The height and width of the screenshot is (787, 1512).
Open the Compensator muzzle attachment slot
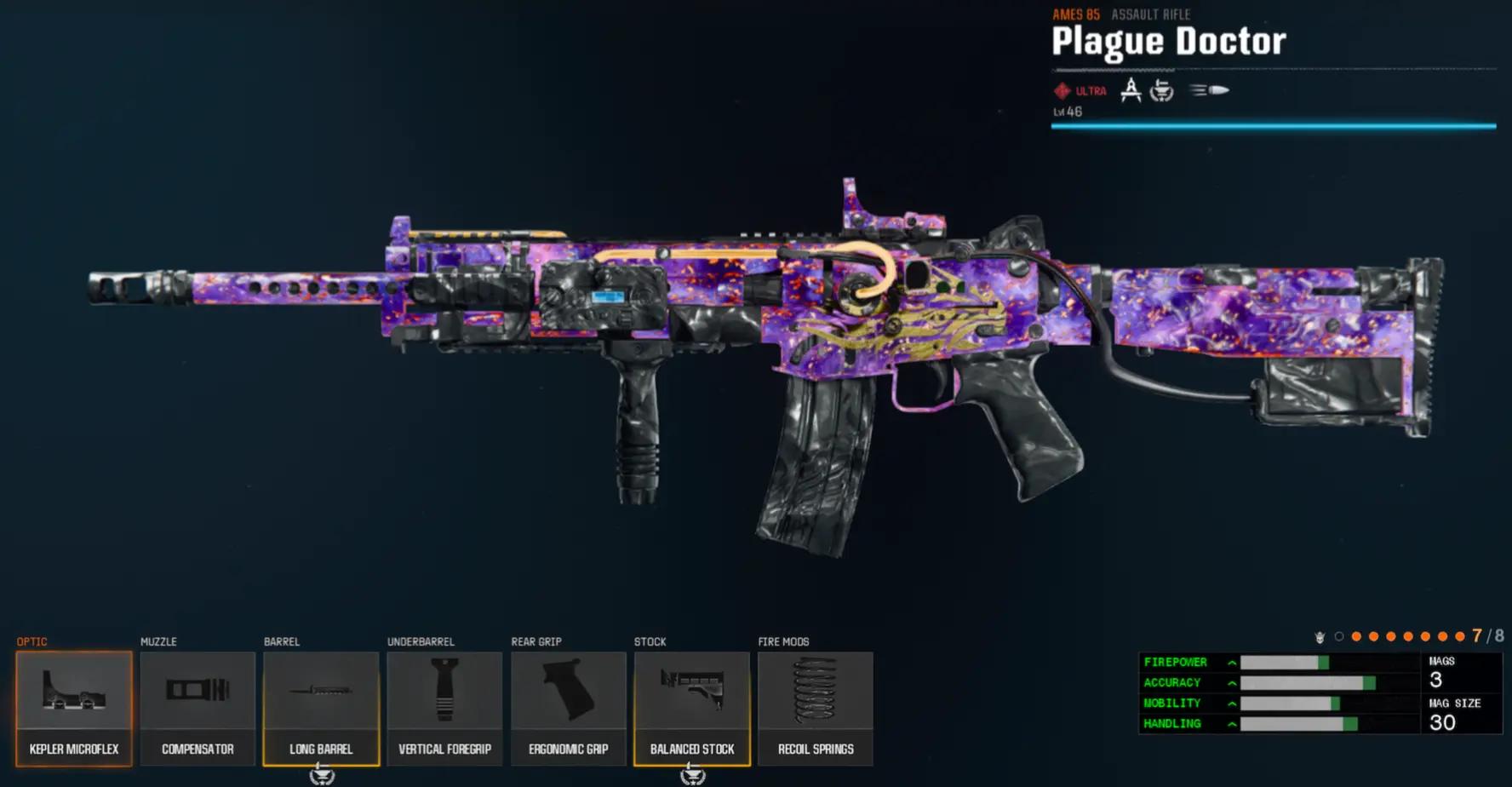pyautogui.click(x=198, y=708)
